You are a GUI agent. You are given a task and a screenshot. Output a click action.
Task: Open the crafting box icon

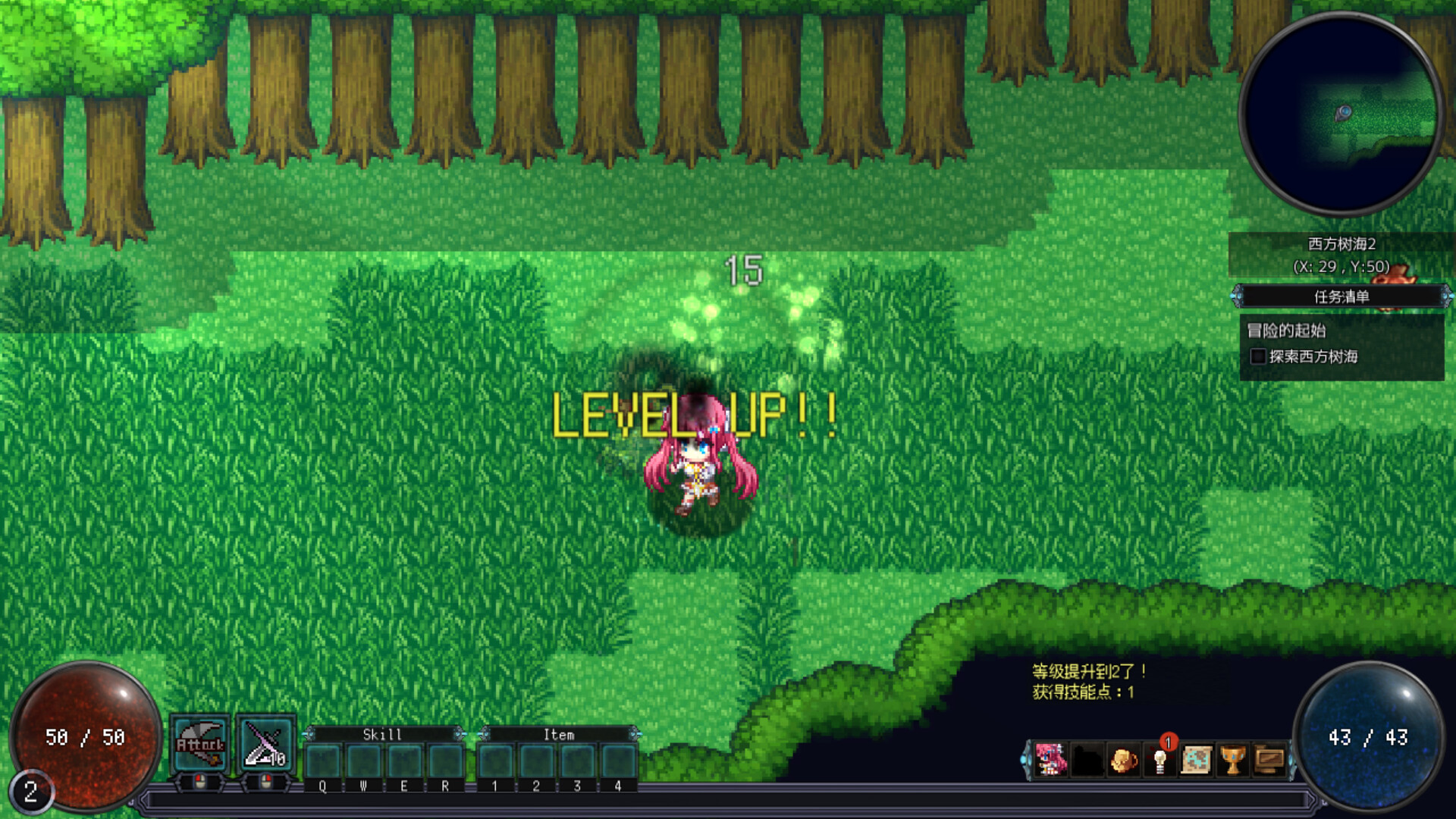pyautogui.click(x=1271, y=758)
